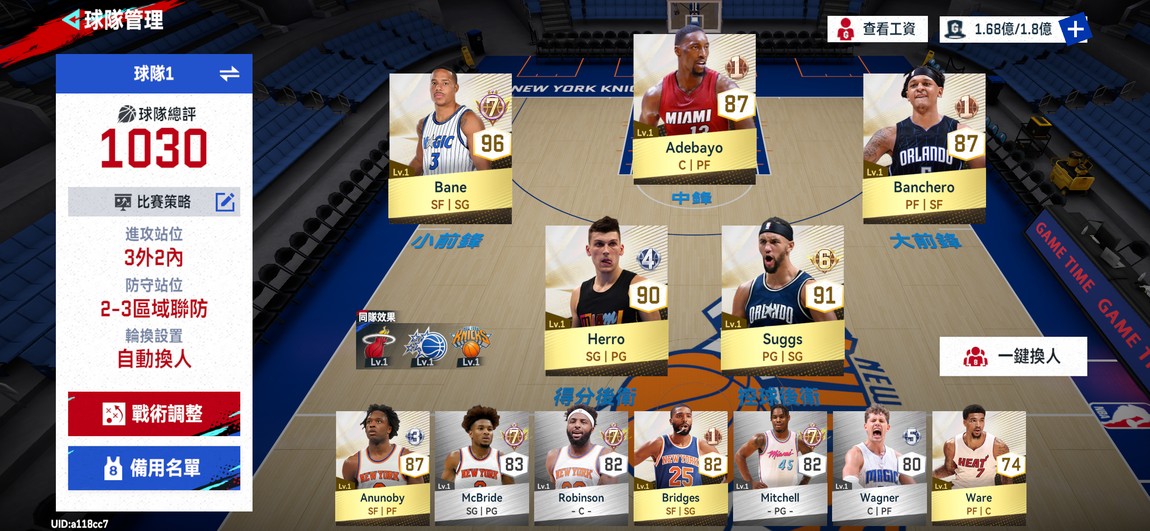1150x531 pixels.
Task: Open the reserve roster (備用名單)
Action: click(x=154, y=468)
